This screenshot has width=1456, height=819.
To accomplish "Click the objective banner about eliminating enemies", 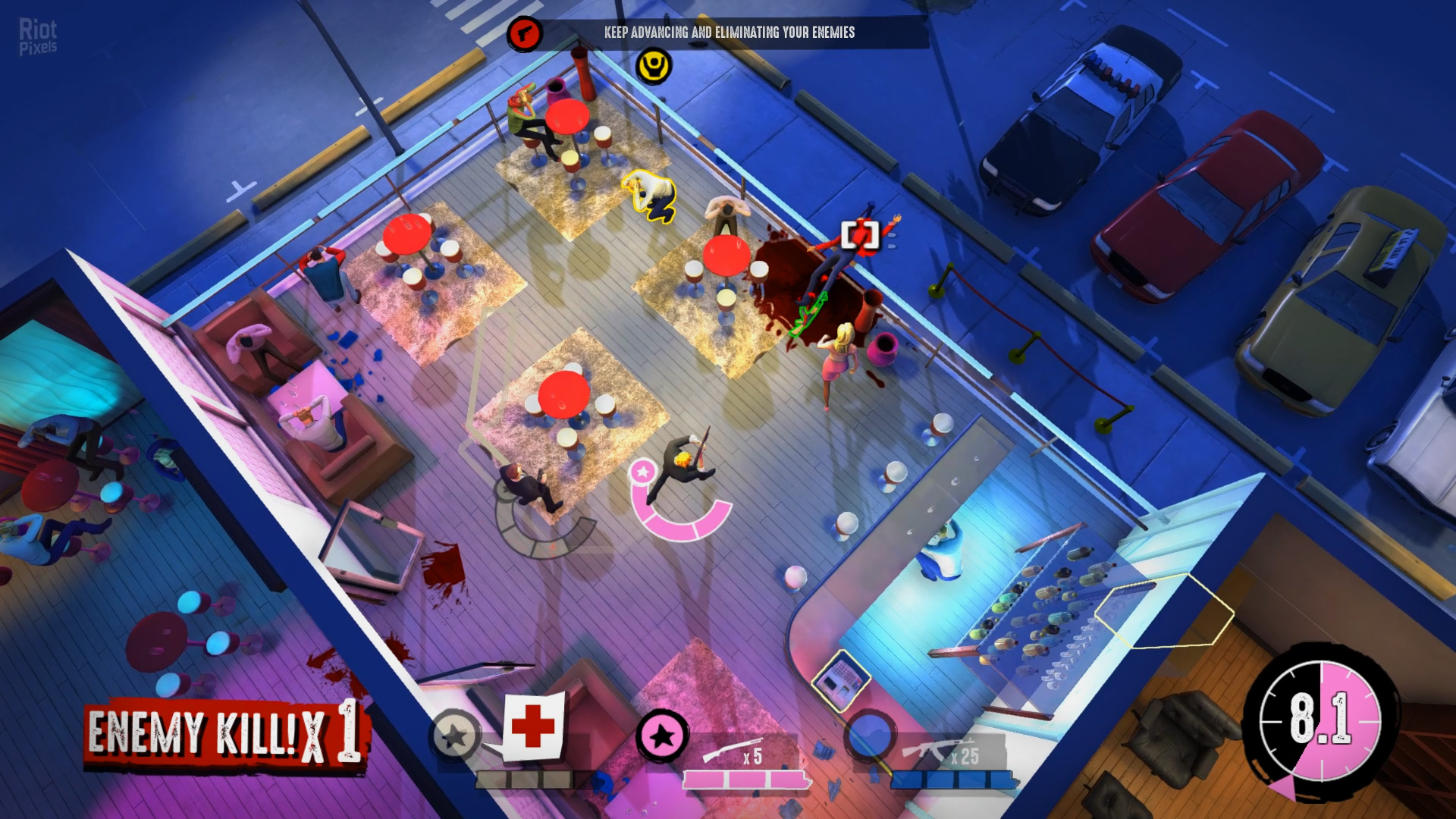I will [729, 33].
